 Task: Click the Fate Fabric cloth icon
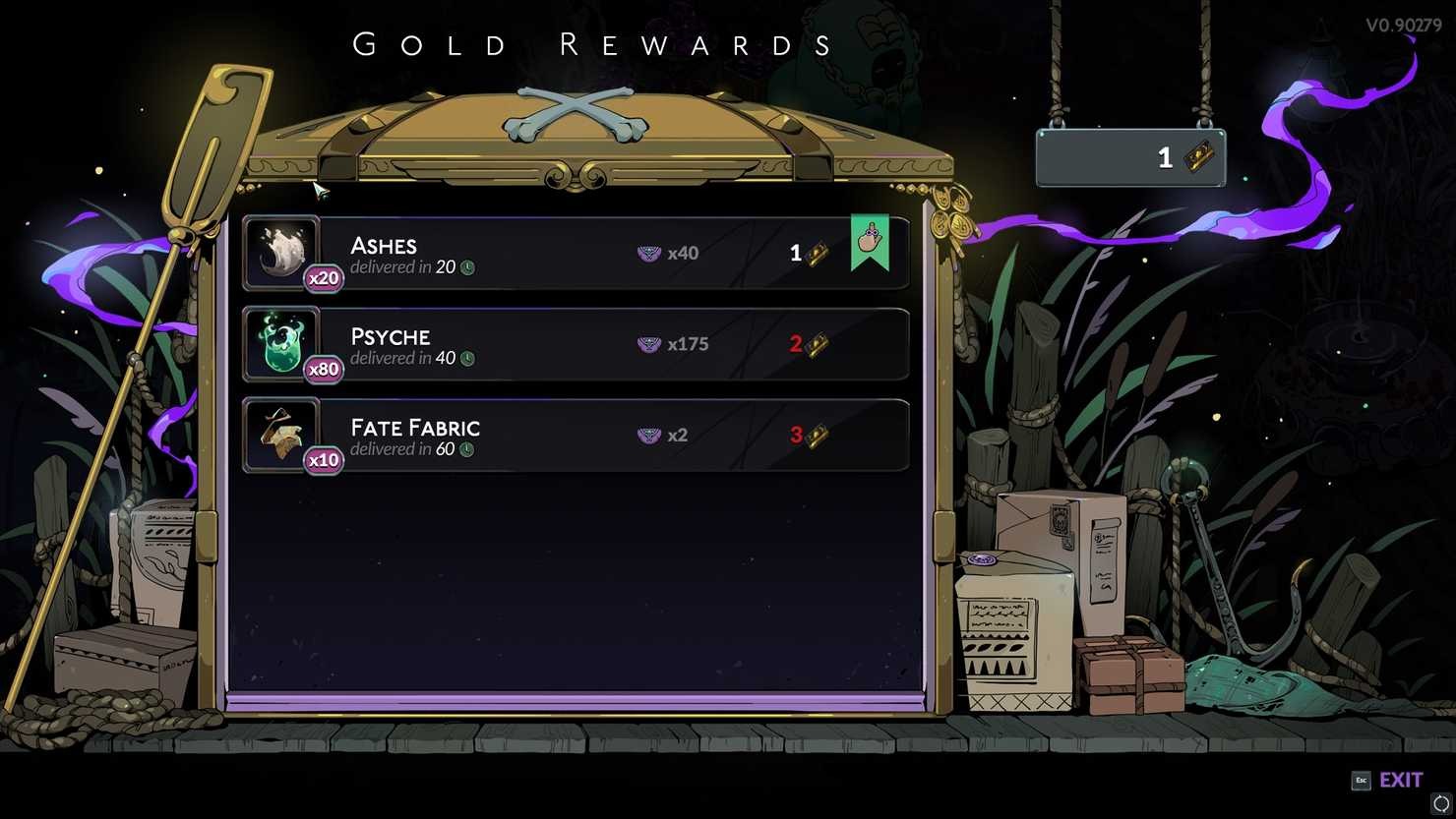tap(282, 434)
